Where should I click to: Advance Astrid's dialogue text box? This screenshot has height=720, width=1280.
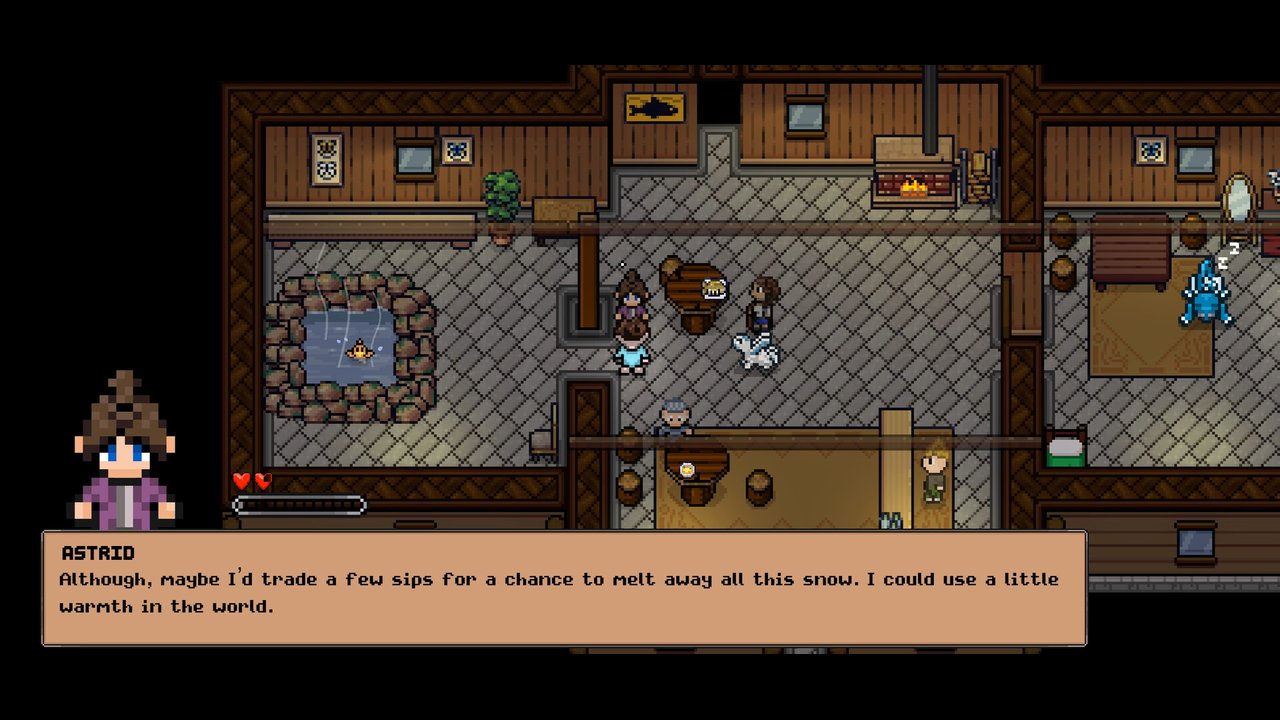point(564,589)
